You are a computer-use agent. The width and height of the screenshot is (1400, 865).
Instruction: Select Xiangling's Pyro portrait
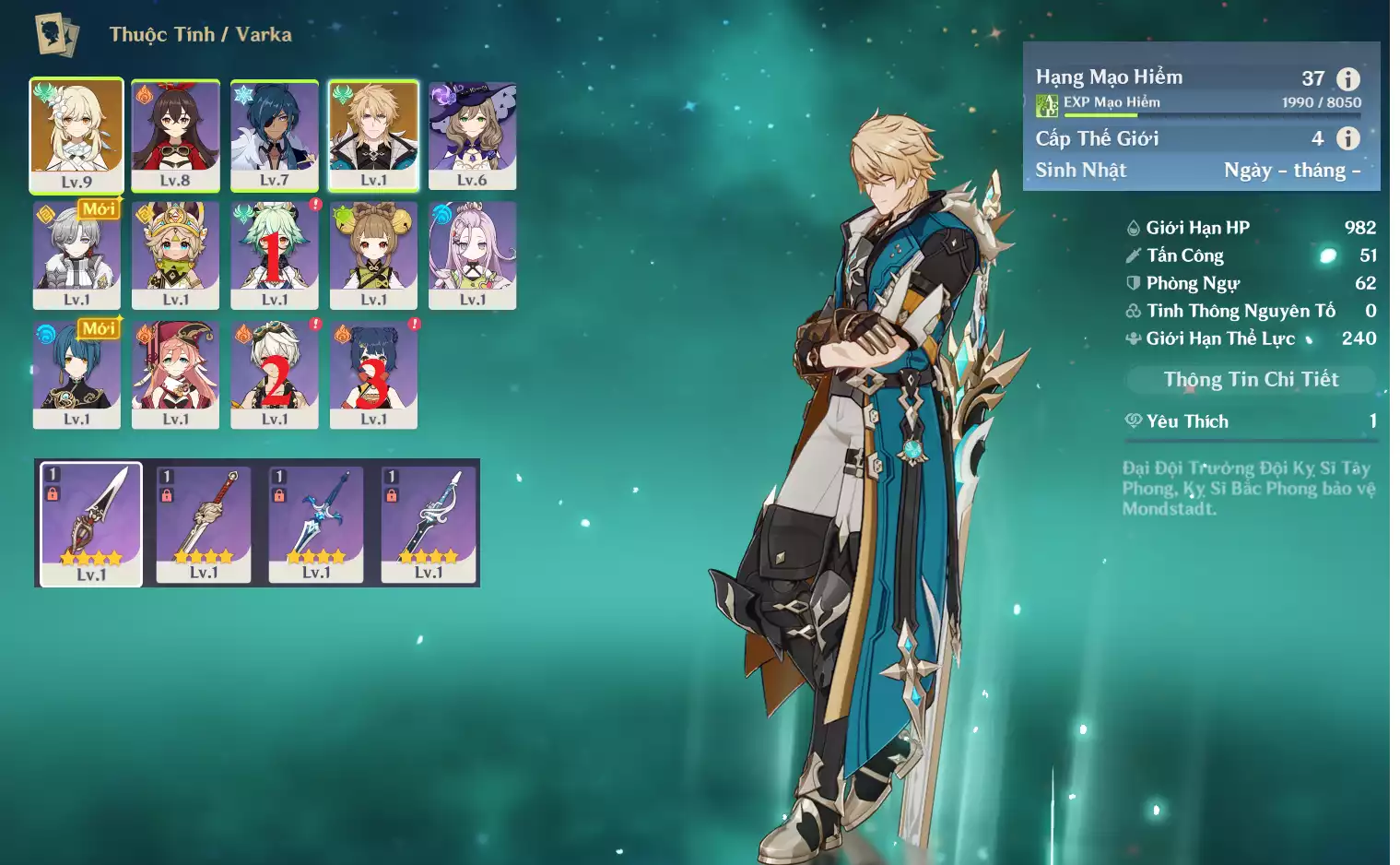click(373, 373)
